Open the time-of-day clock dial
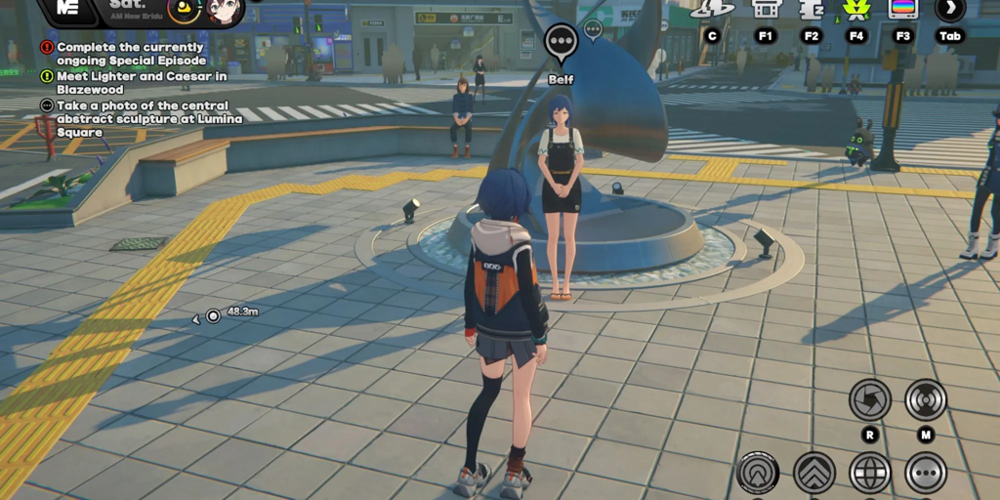The width and height of the screenshot is (1000, 500). (x=183, y=10)
